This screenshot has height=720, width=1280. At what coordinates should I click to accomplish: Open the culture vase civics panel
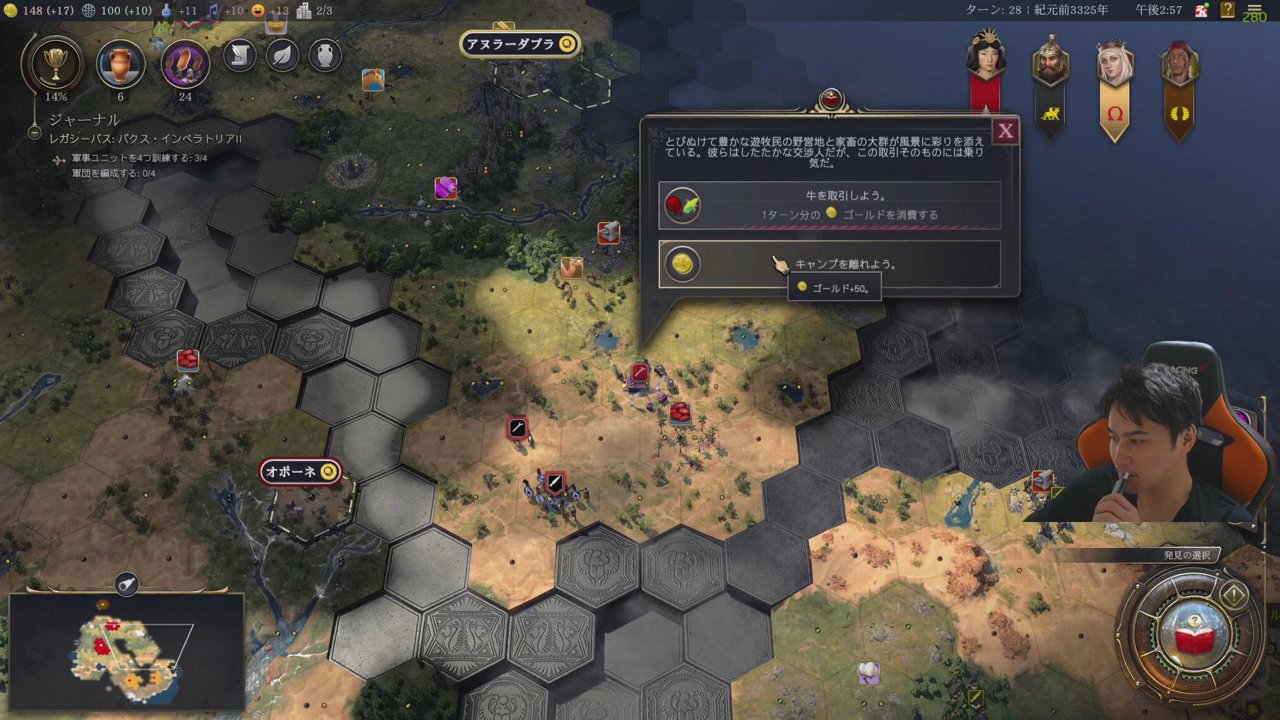coord(120,64)
